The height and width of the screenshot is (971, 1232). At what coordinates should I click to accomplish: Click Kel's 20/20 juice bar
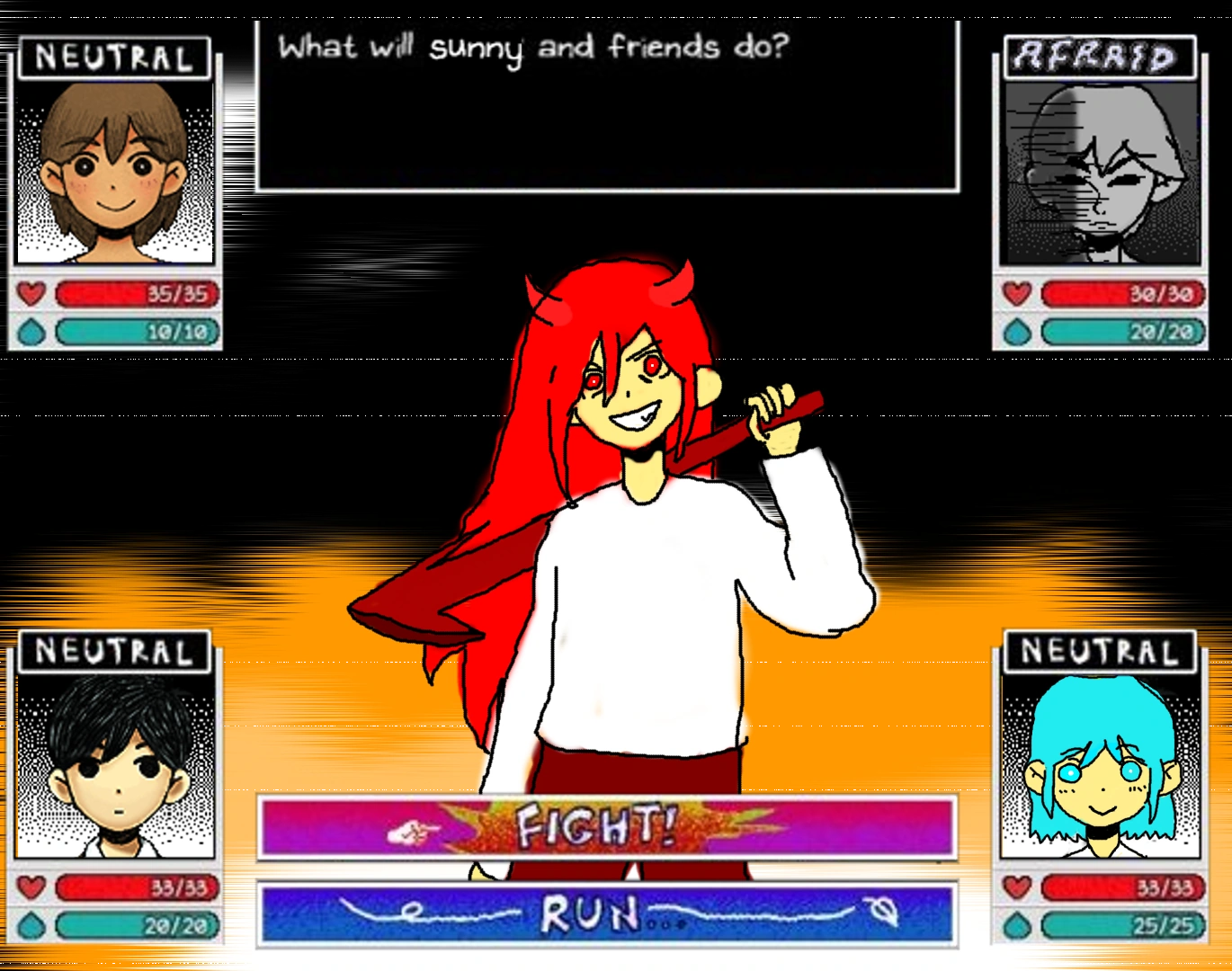[x=1122, y=331]
